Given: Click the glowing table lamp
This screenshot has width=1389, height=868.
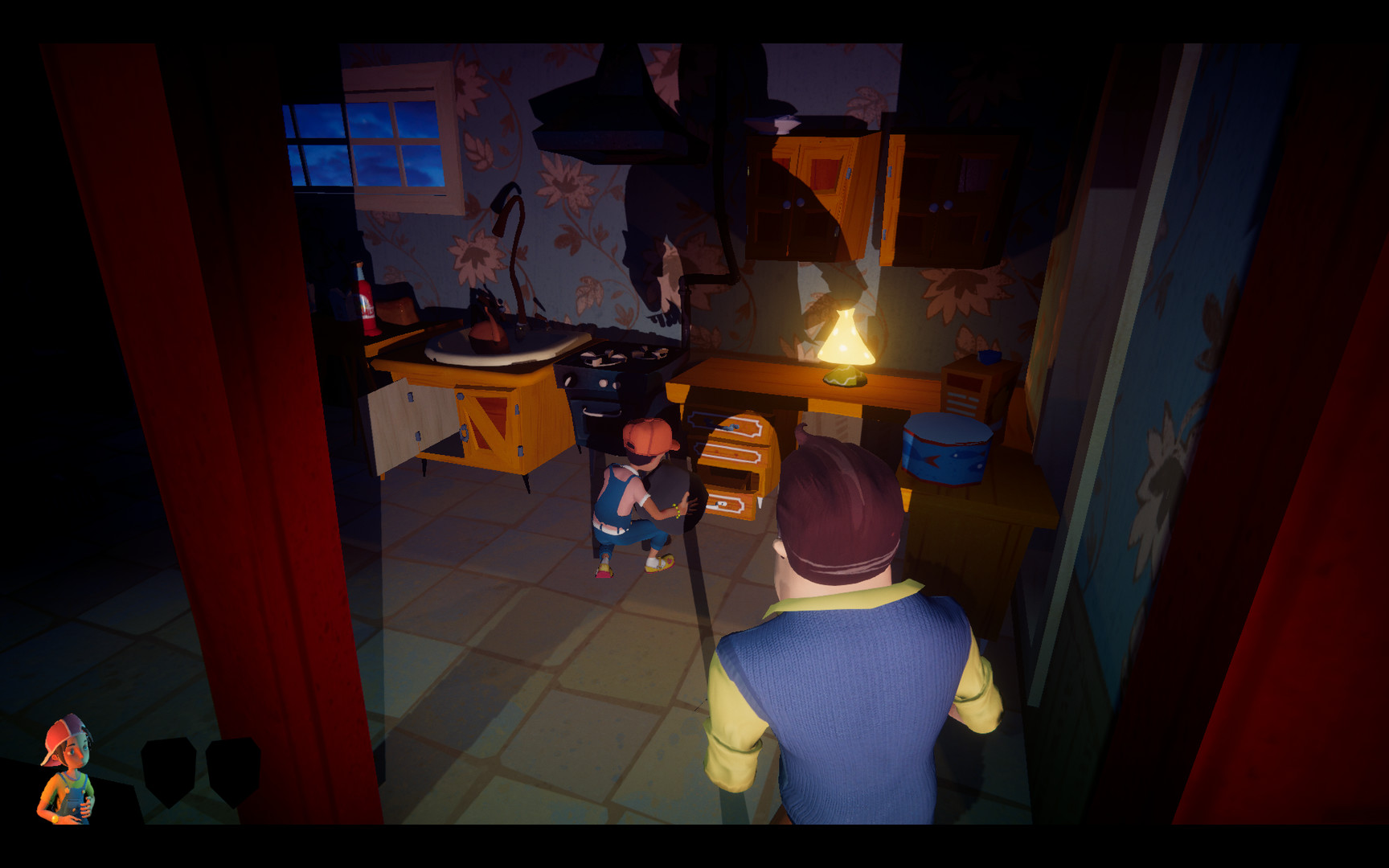Looking at the screenshot, I should [844, 338].
